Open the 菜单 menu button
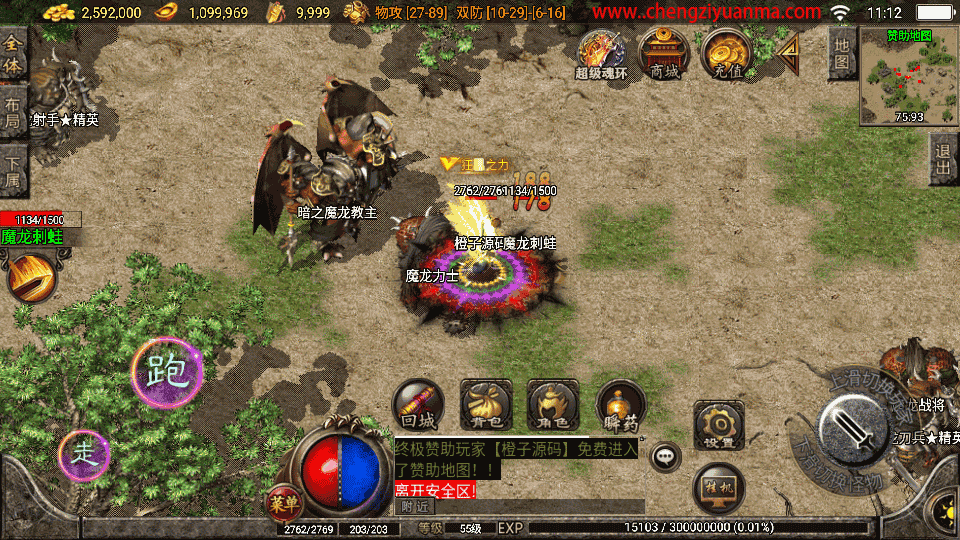This screenshot has height=540, width=960. click(x=282, y=499)
